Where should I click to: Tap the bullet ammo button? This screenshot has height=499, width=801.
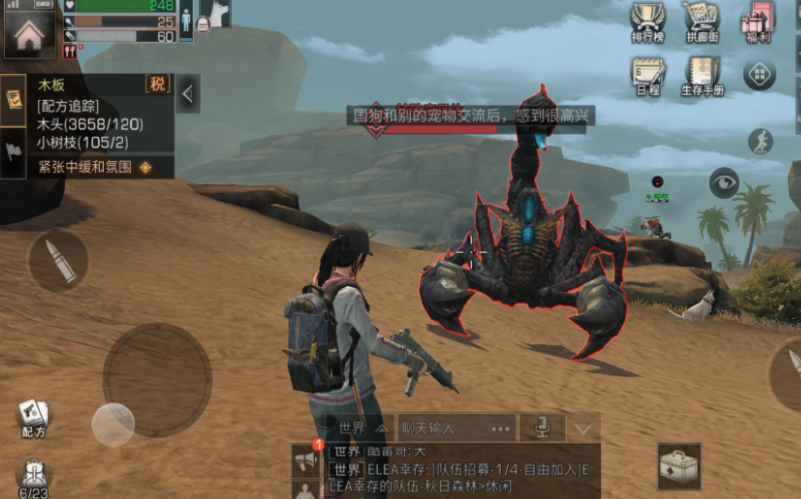tap(58, 261)
